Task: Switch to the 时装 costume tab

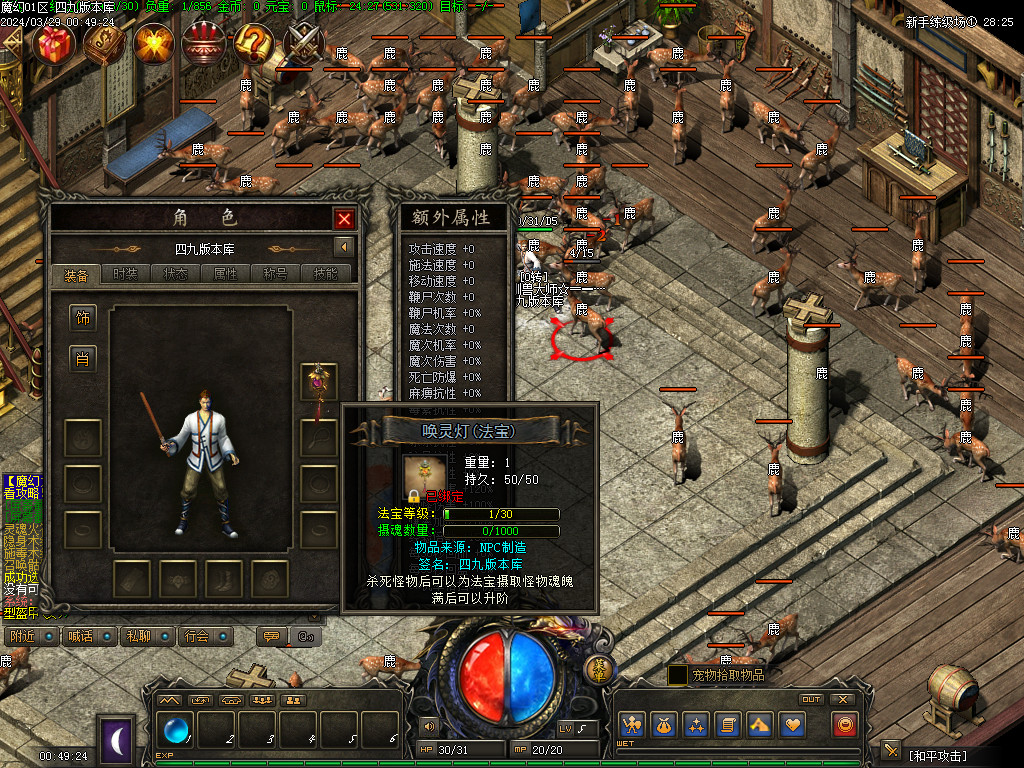Action: (x=125, y=274)
